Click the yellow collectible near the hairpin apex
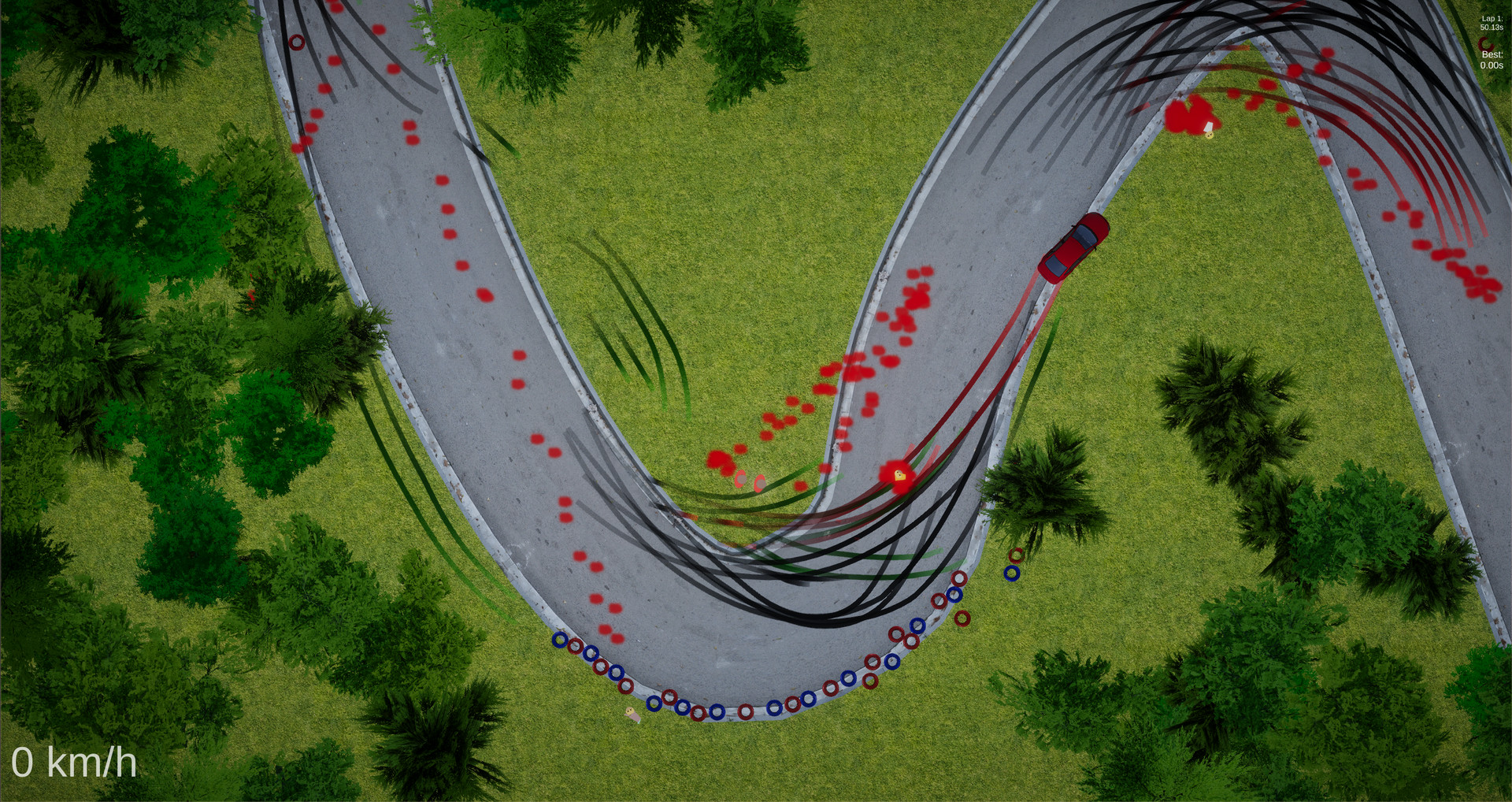 coord(900,475)
